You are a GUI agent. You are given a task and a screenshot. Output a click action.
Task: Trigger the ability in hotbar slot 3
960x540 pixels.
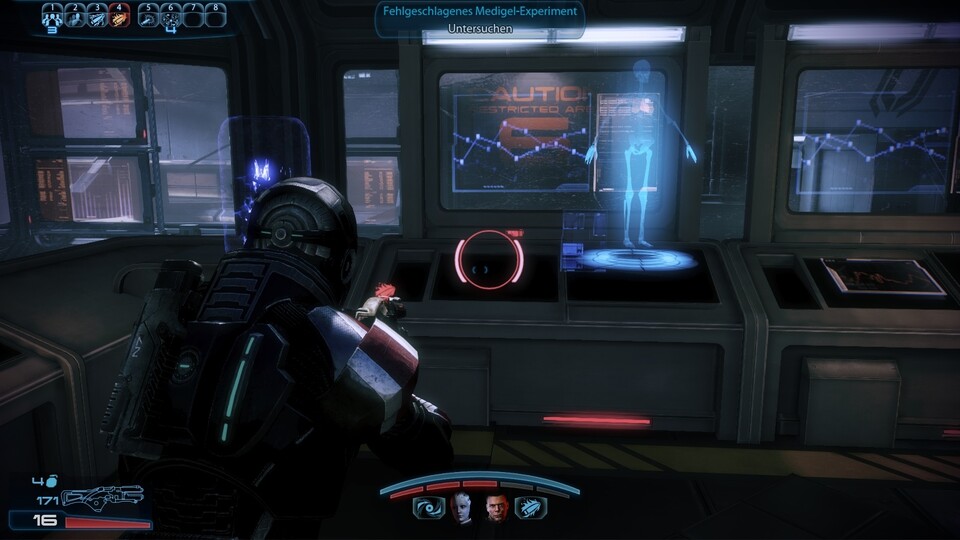[x=97, y=17]
